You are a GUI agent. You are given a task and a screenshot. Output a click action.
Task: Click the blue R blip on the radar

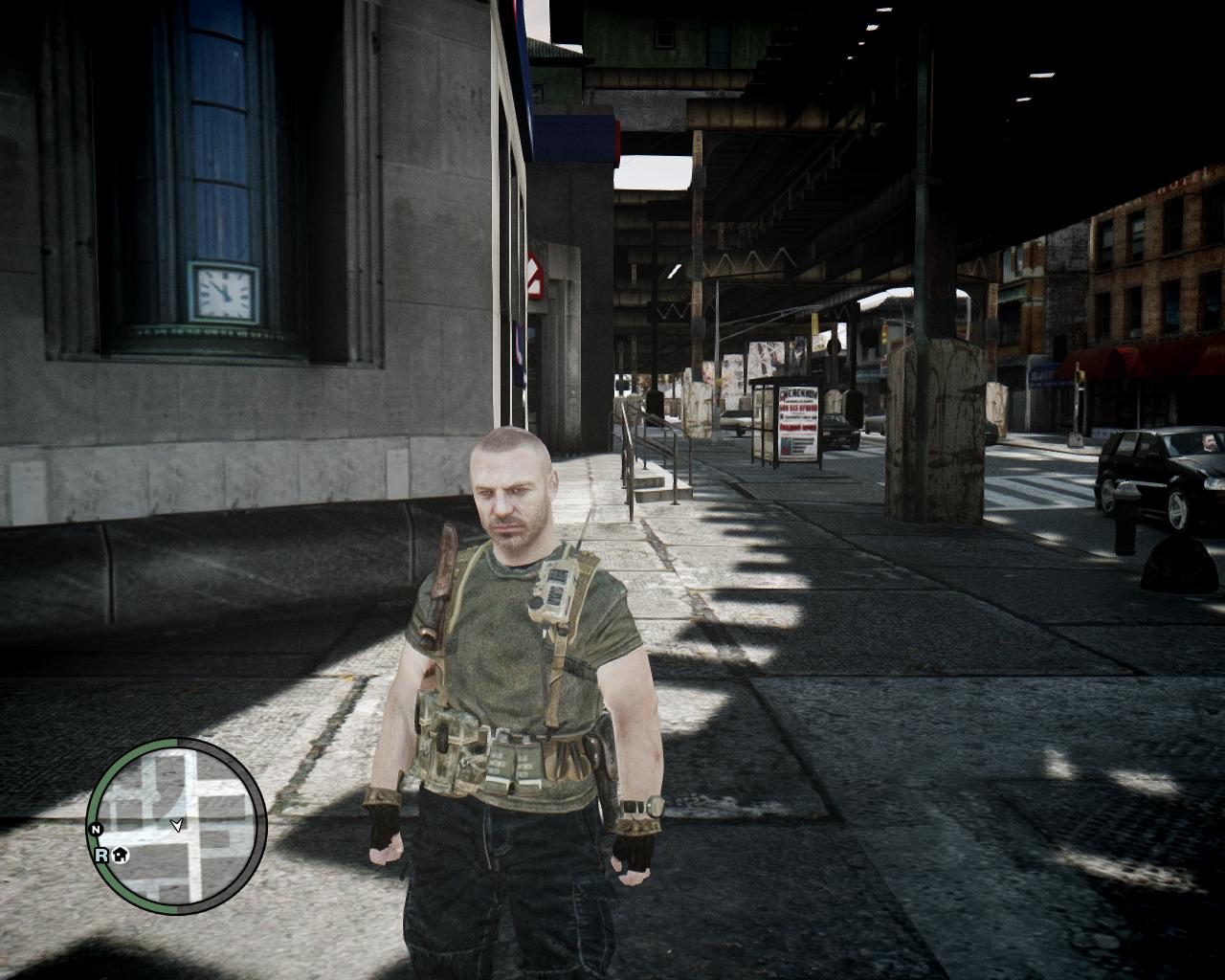pyautogui.click(x=101, y=855)
